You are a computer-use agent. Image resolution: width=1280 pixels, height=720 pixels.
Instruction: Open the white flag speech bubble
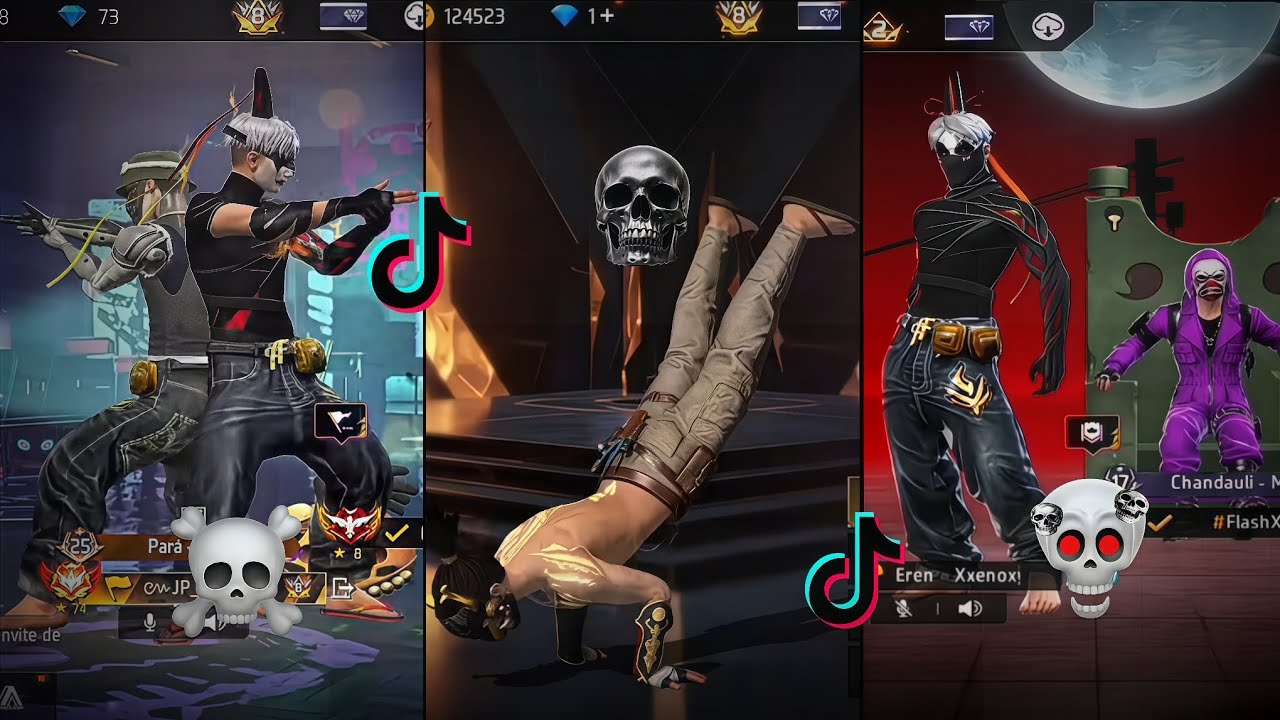(x=340, y=422)
